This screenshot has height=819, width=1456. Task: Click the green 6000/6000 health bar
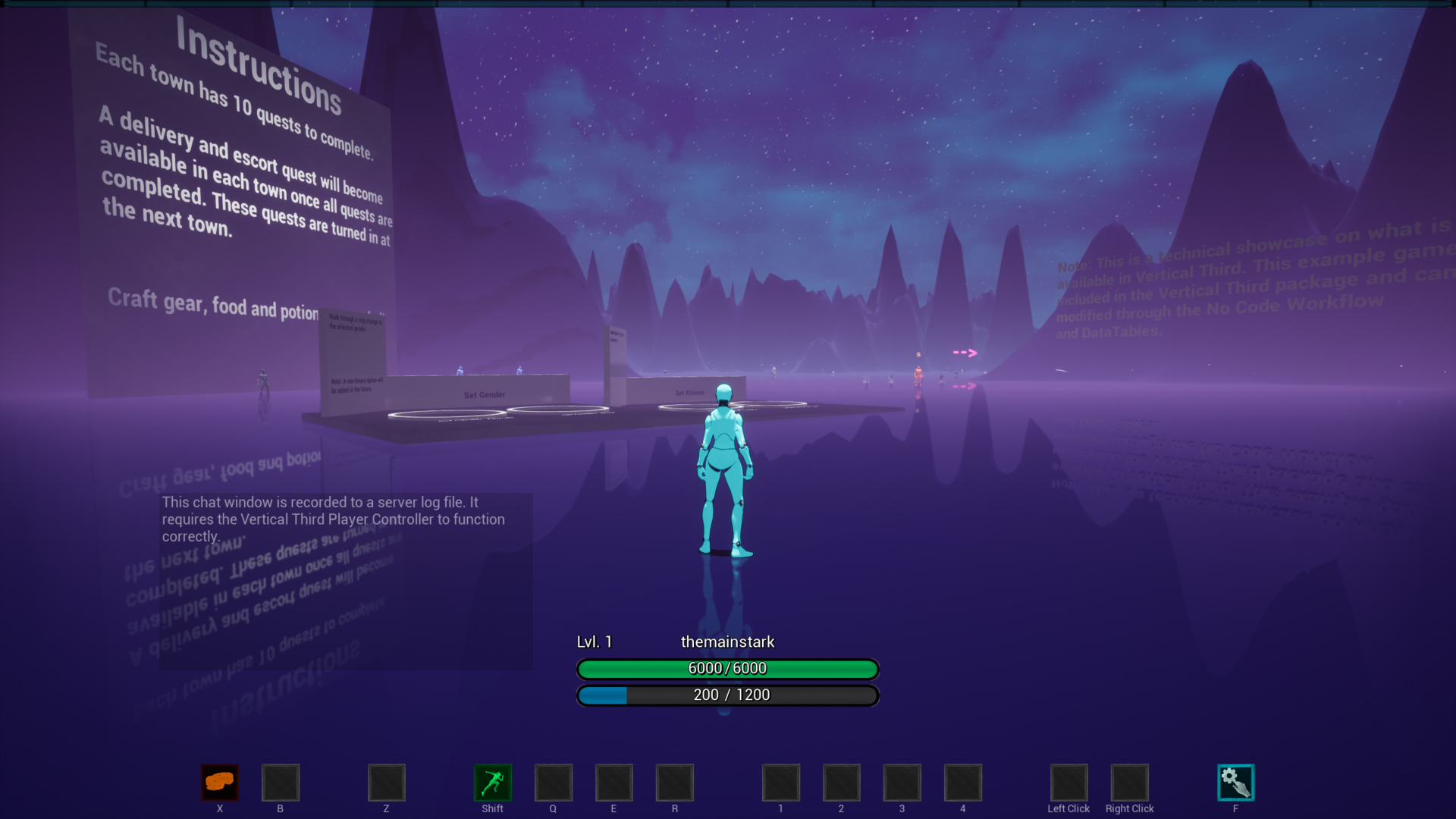(727, 669)
